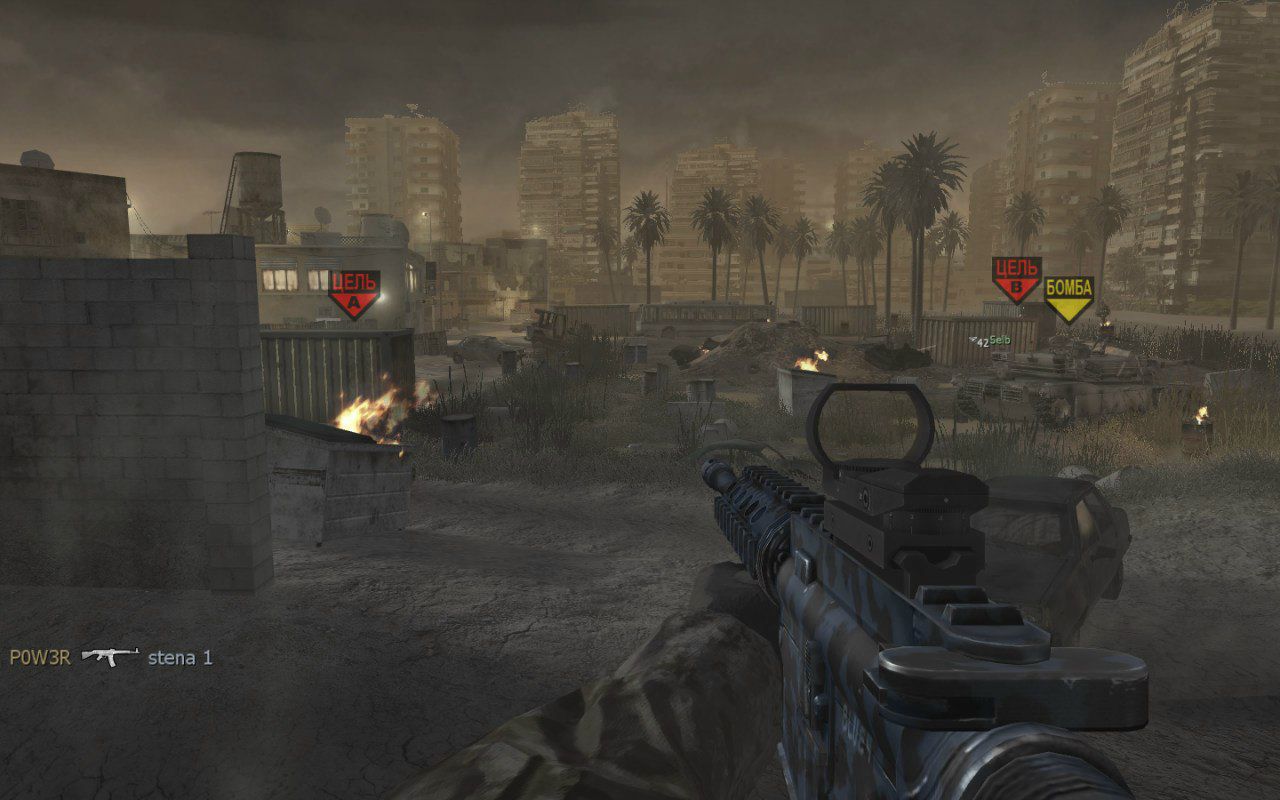Click the yellow БОМБА marker

1068,298
